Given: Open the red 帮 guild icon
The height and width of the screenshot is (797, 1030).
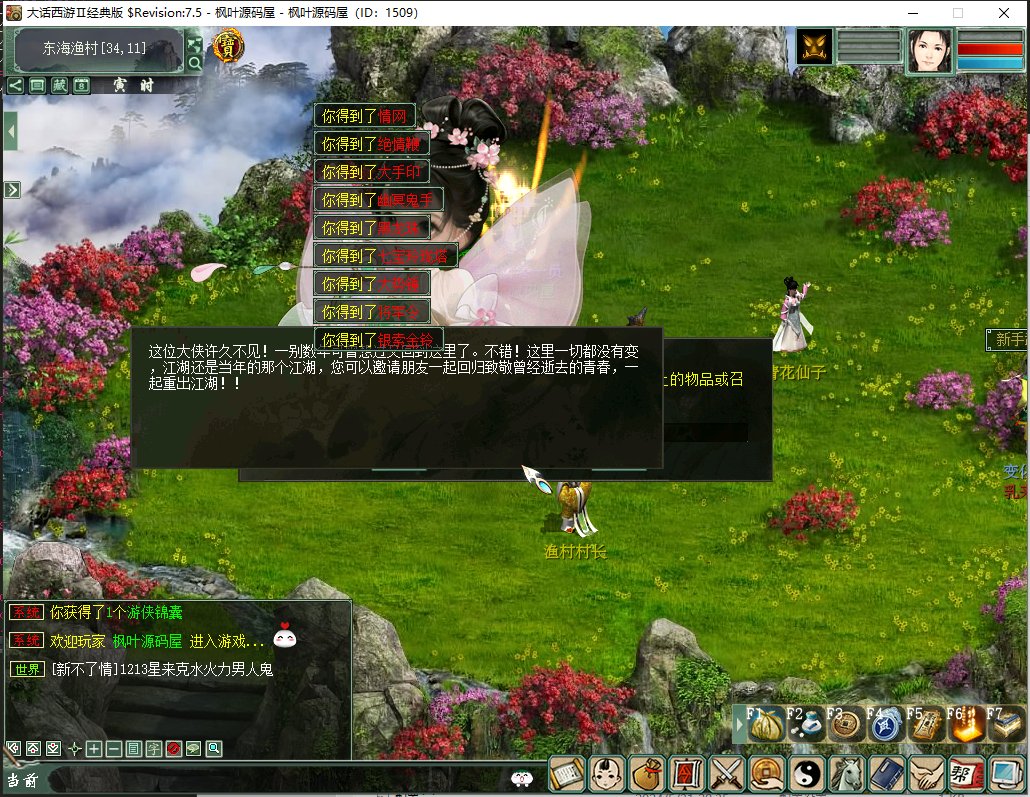Looking at the screenshot, I should pyautogui.click(x=965, y=773).
